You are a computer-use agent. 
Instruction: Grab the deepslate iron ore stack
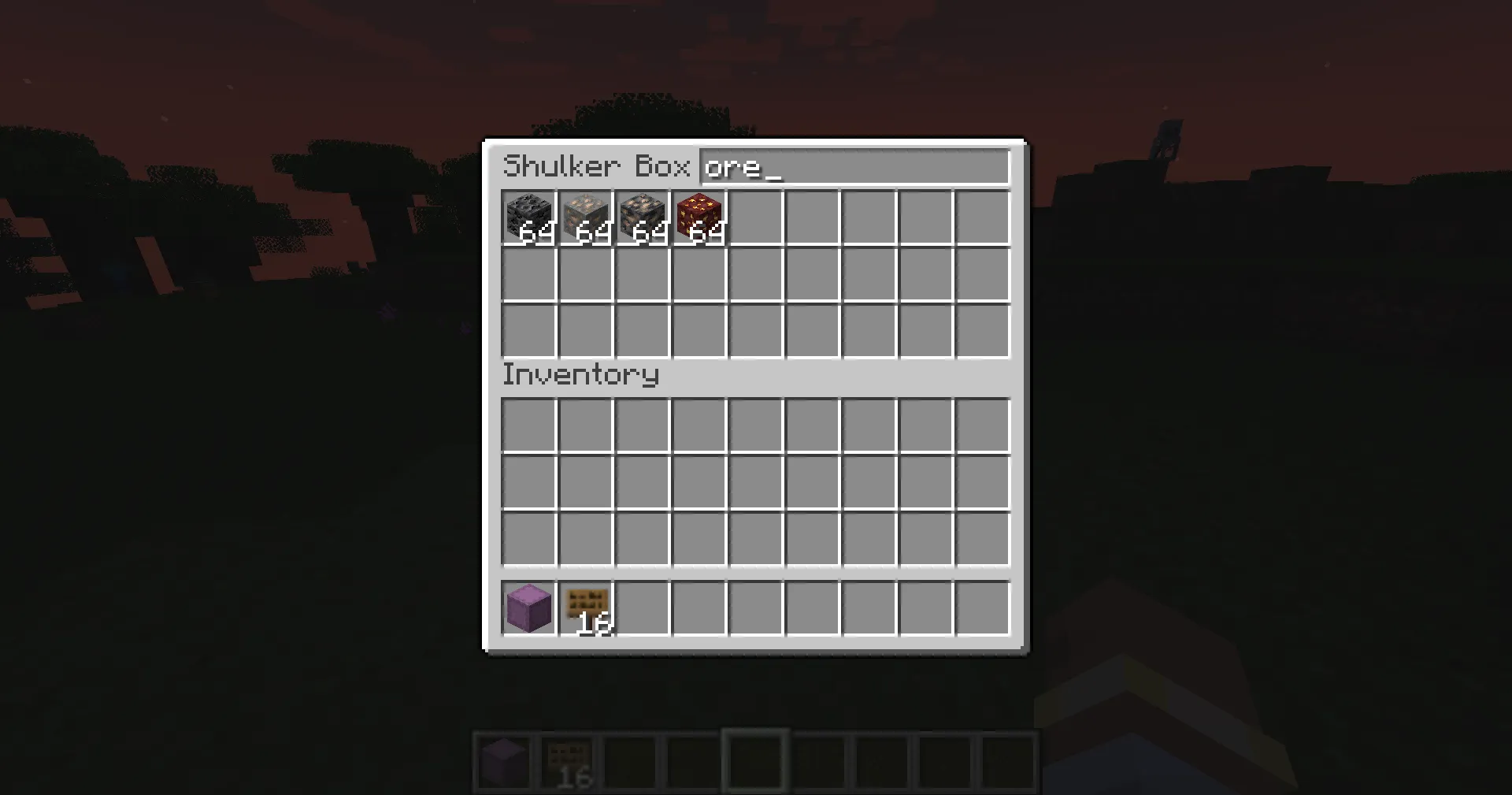(x=643, y=218)
